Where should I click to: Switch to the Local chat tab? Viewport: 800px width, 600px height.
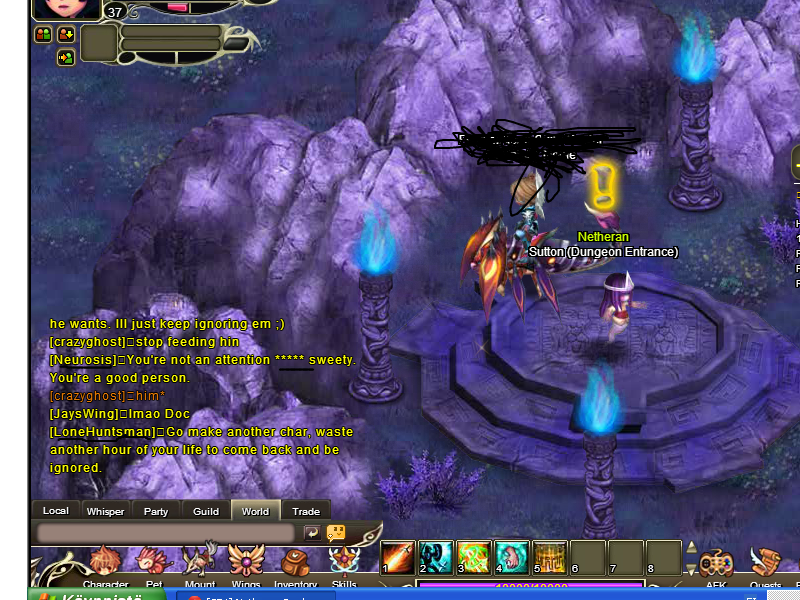point(56,511)
